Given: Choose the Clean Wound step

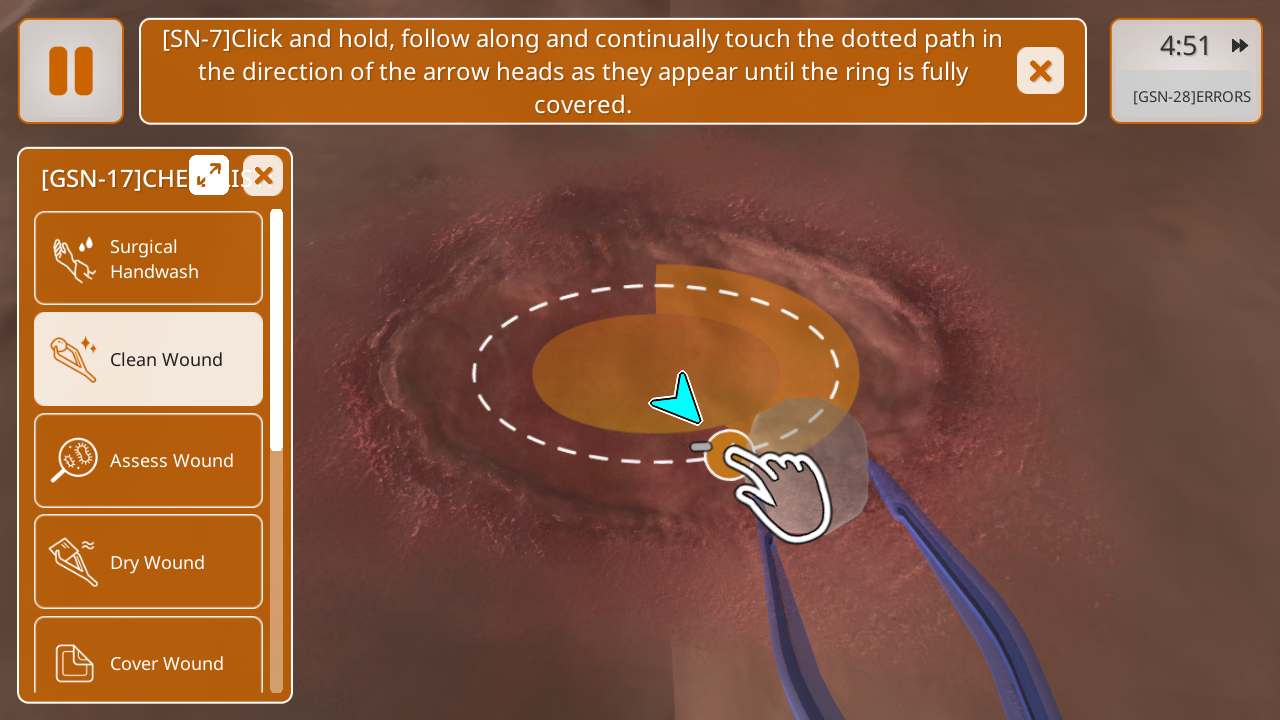Looking at the screenshot, I should pos(149,359).
